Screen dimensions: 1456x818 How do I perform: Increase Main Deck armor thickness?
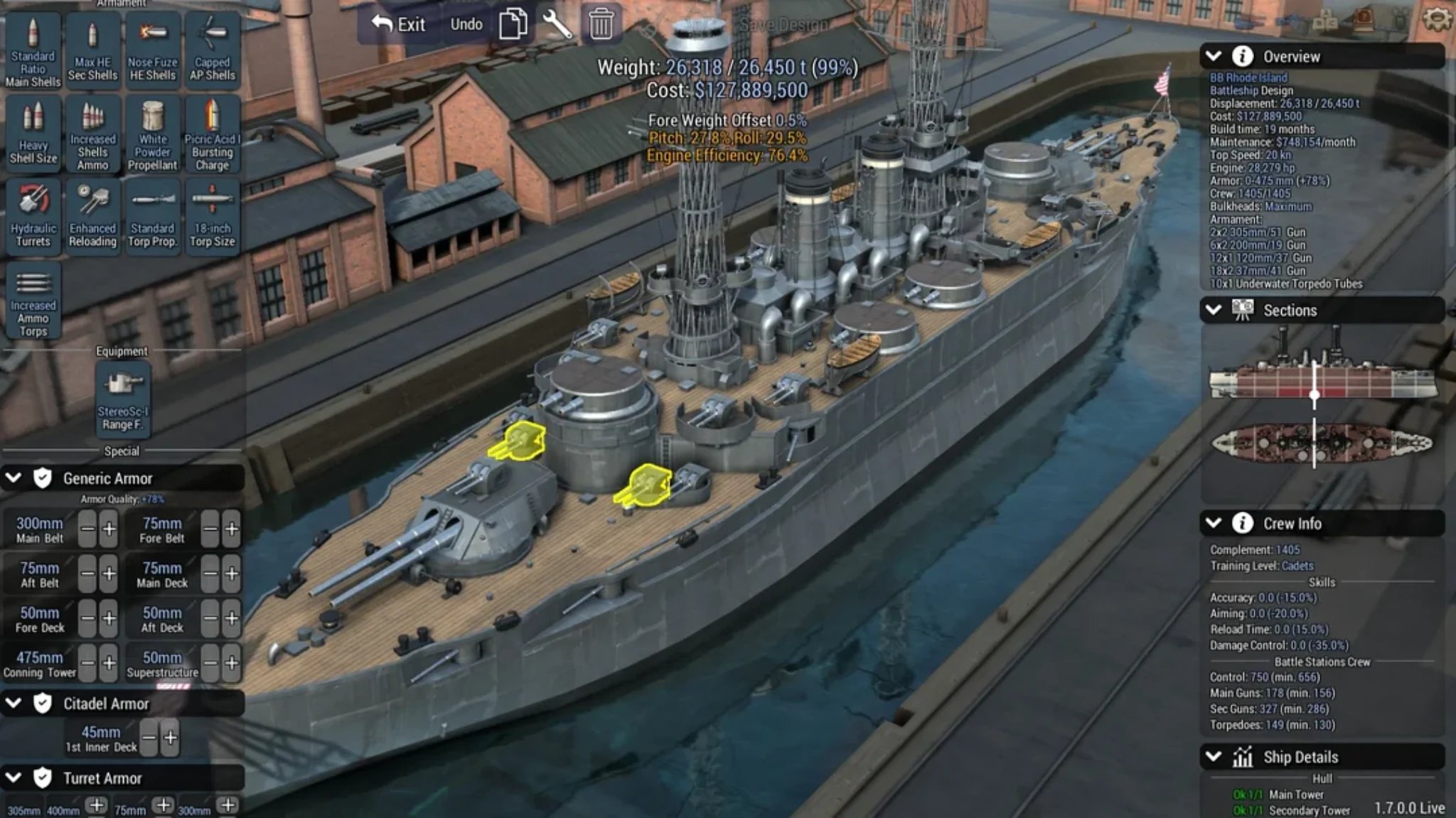[232, 574]
